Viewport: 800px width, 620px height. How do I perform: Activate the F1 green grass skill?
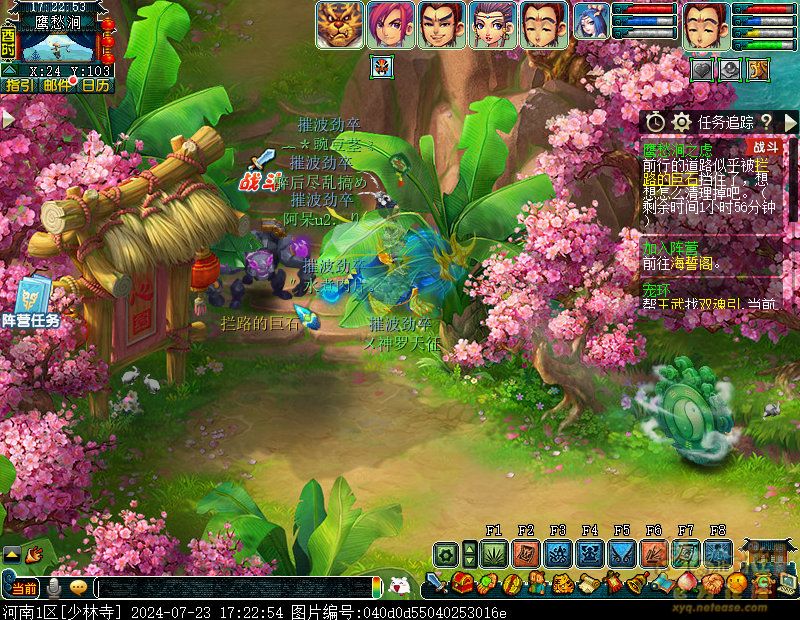[494, 553]
